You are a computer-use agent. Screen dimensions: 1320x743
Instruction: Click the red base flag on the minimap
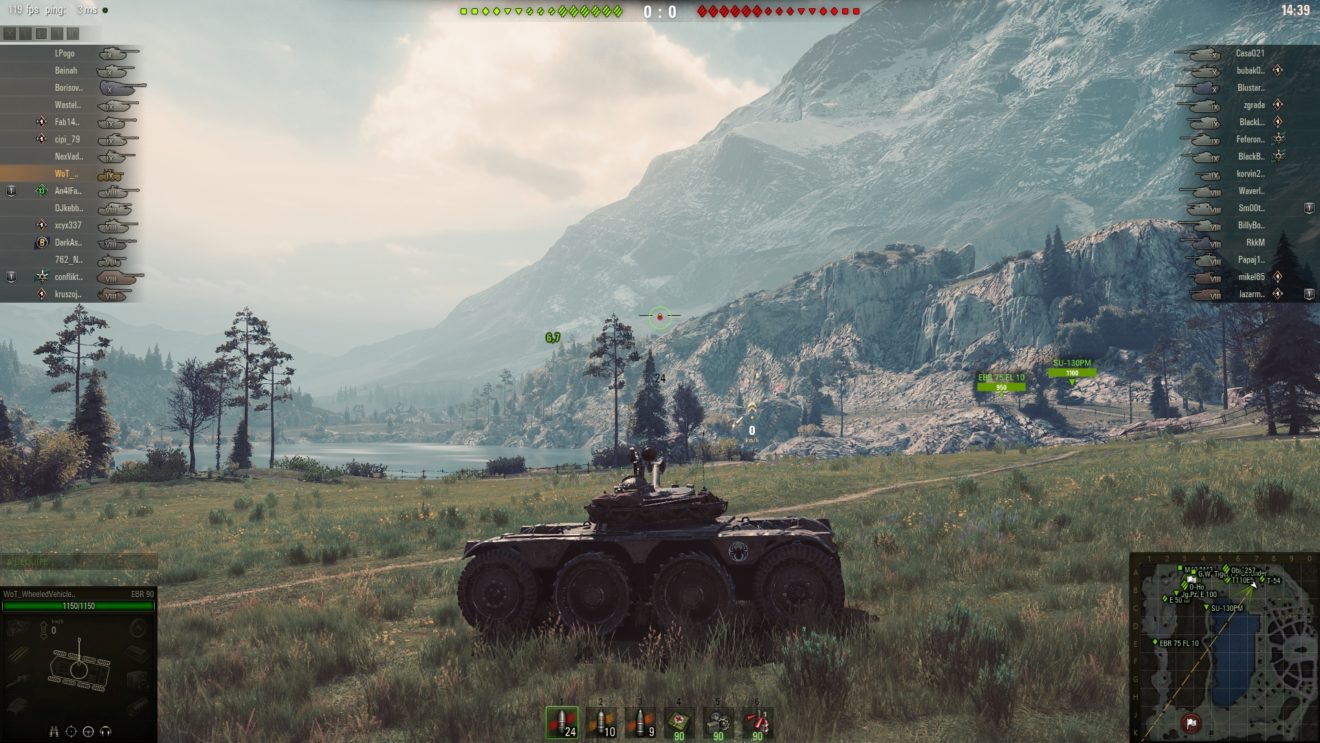[x=1191, y=722]
